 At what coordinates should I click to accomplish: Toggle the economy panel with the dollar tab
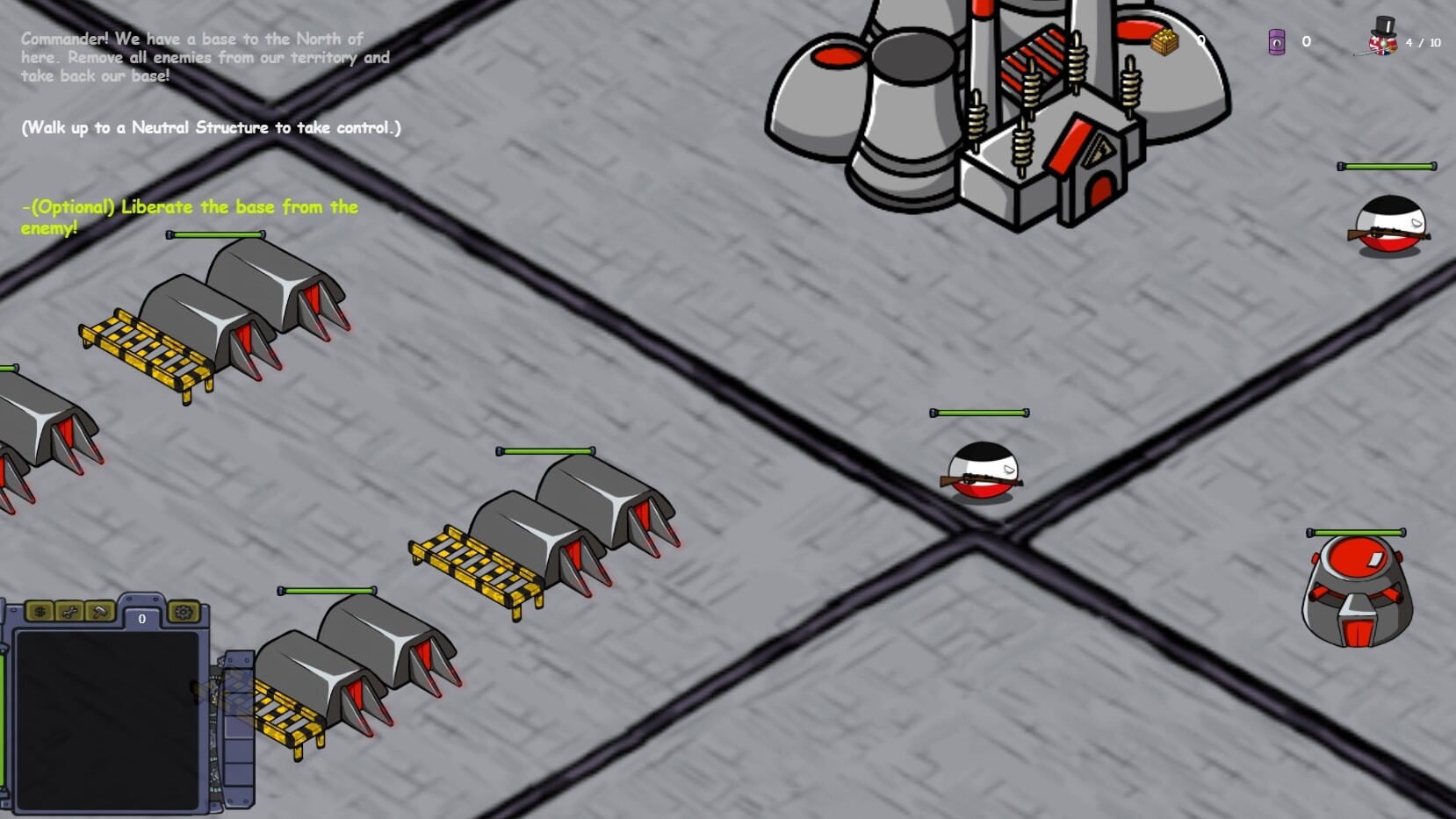tap(41, 612)
